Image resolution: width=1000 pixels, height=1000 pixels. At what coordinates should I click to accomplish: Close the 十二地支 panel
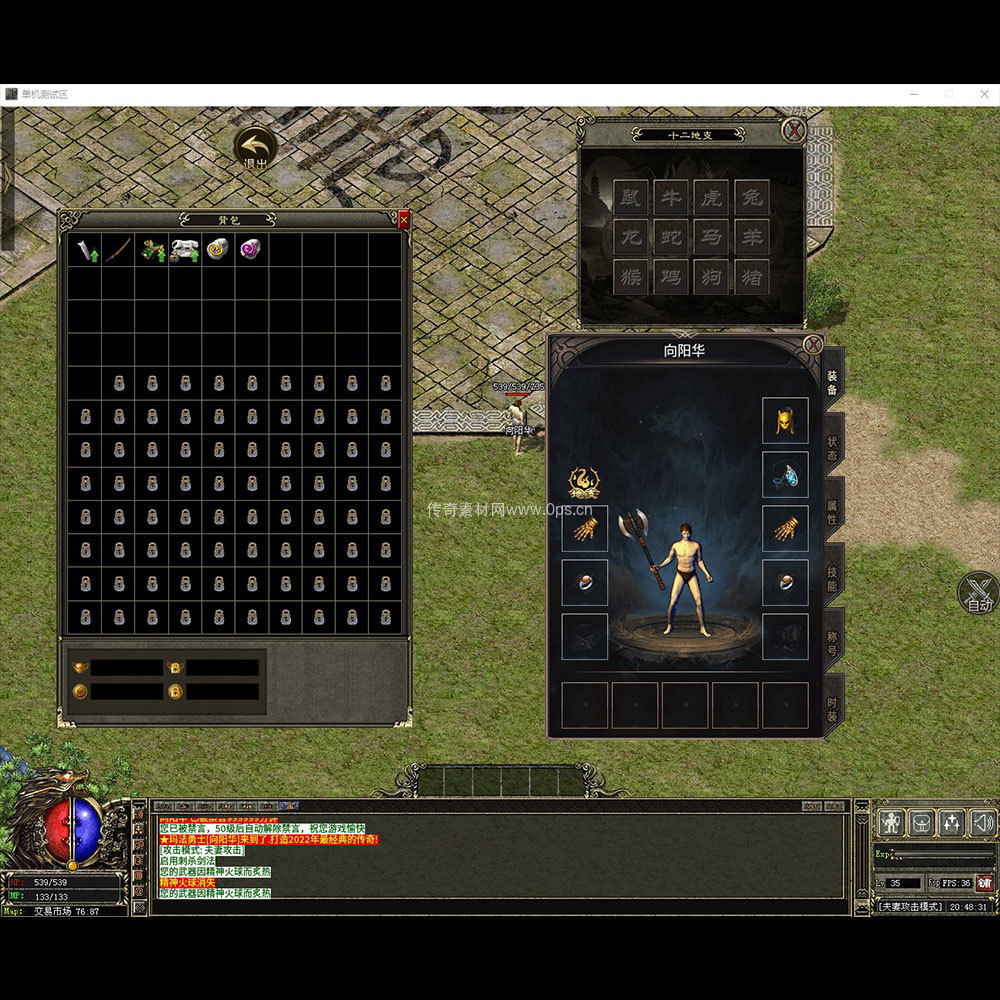point(793,130)
